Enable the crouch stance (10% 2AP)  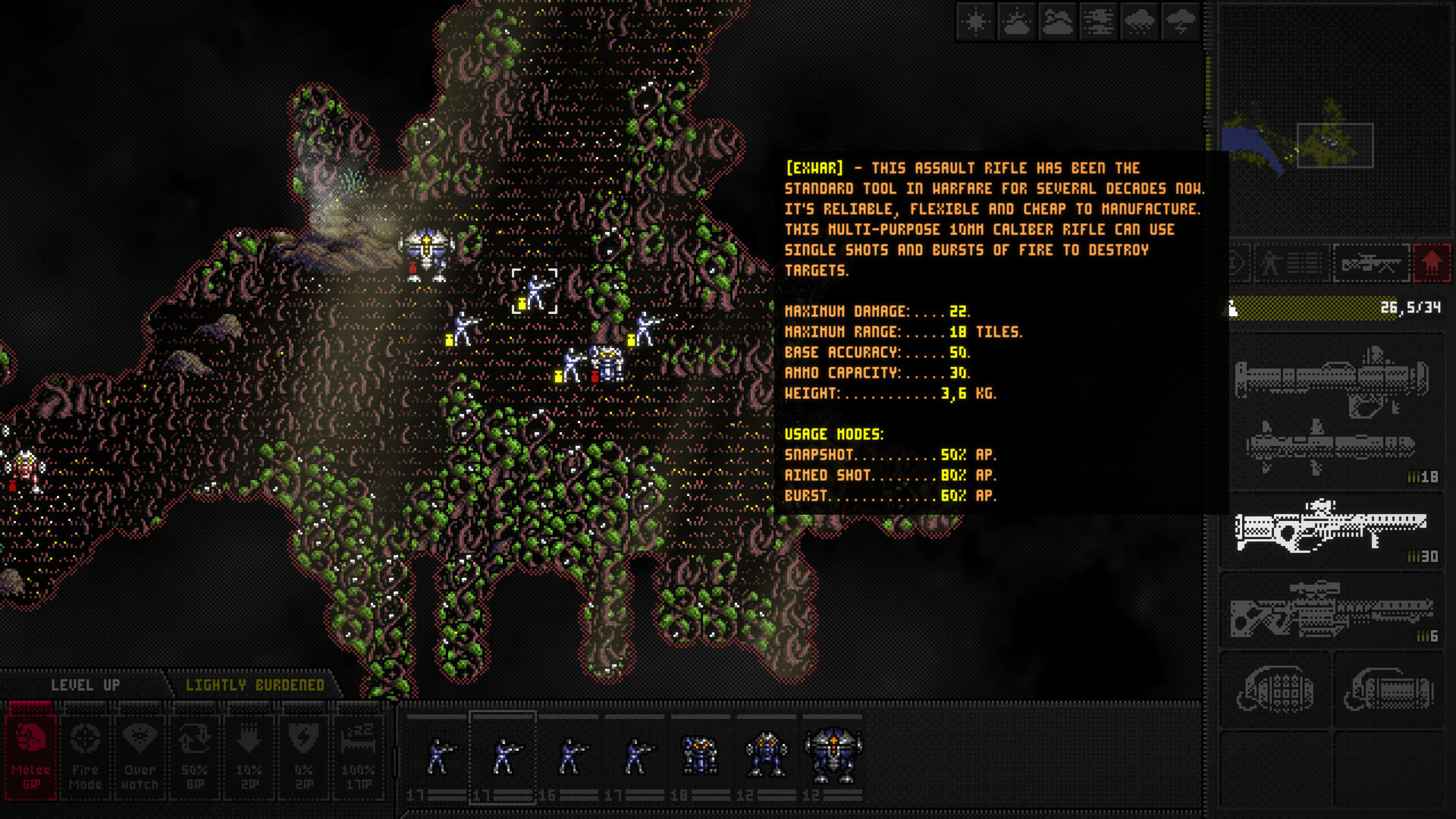click(x=250, y=755)
